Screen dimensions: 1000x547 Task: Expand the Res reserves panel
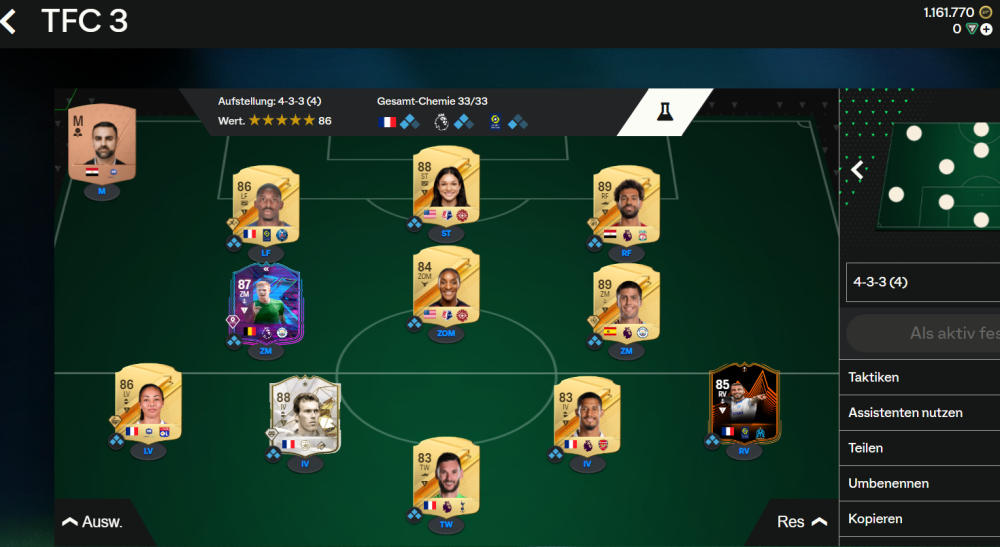coord(801,522)
